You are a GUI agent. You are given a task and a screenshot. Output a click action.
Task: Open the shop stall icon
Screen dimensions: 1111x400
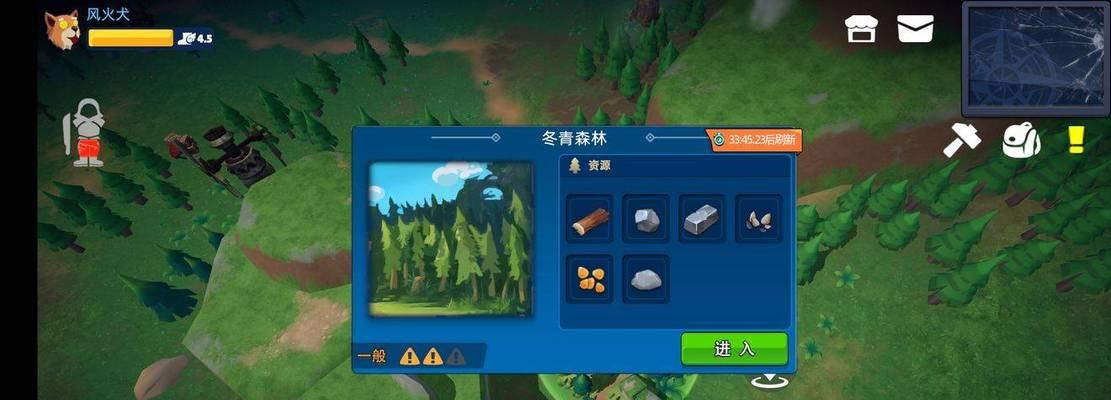(860, 28)
